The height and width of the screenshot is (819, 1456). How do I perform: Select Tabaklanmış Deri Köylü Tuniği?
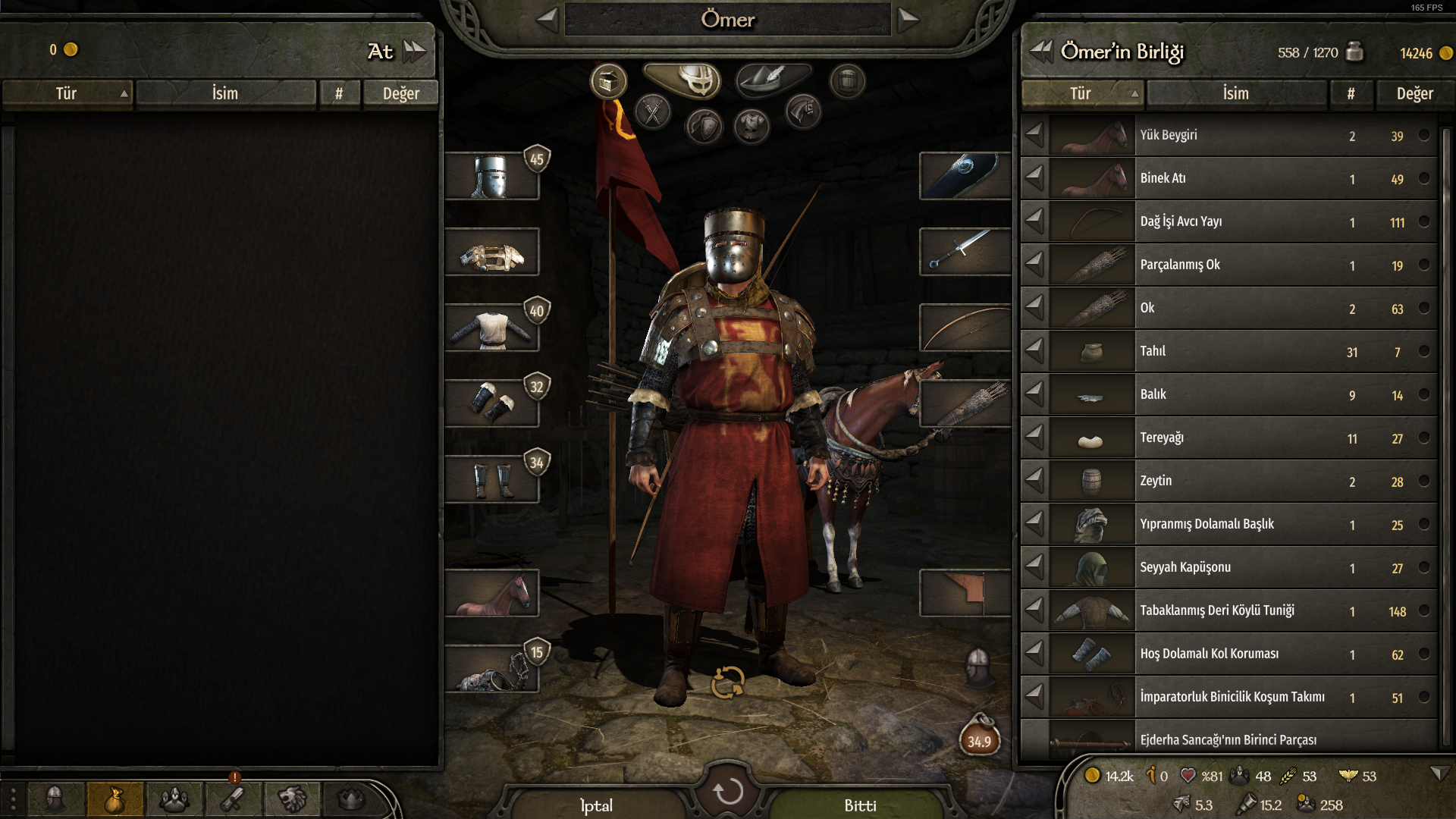point(1228,610)
